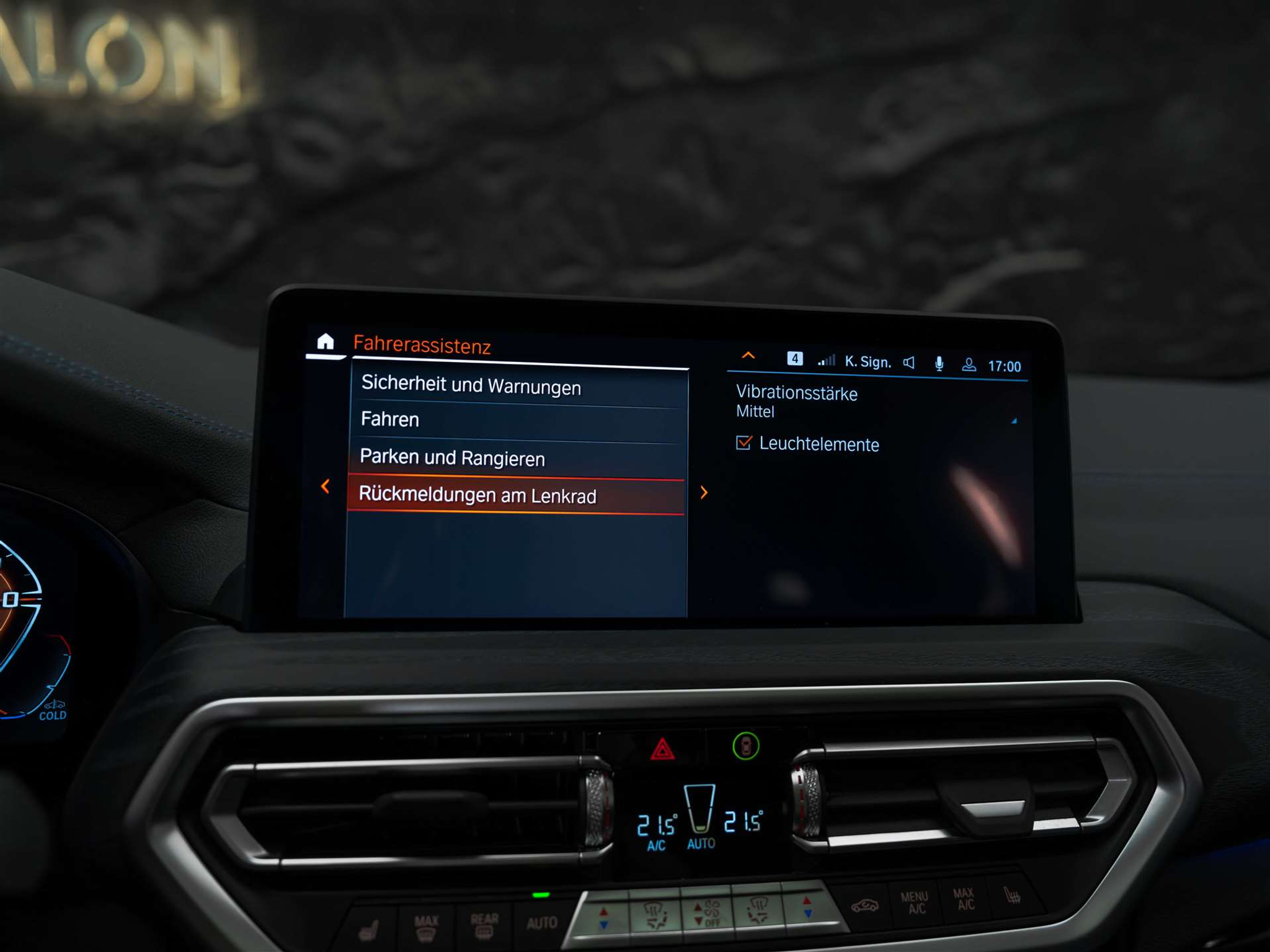Go forward with the right orange arrow

(x=704, y=493)
